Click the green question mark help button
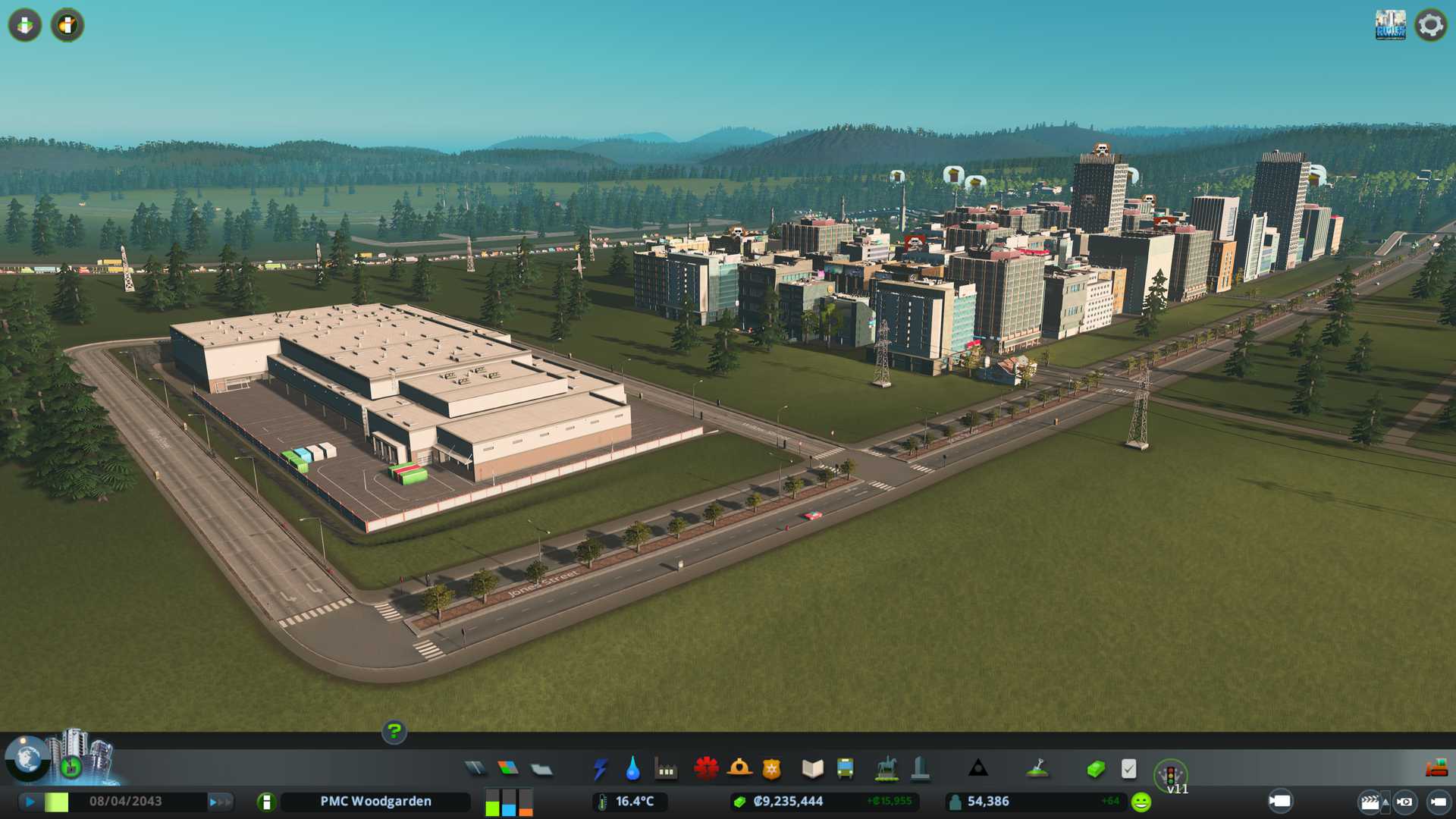The height and width of the screenshot is (819, 1456). (x=394, y=732)
